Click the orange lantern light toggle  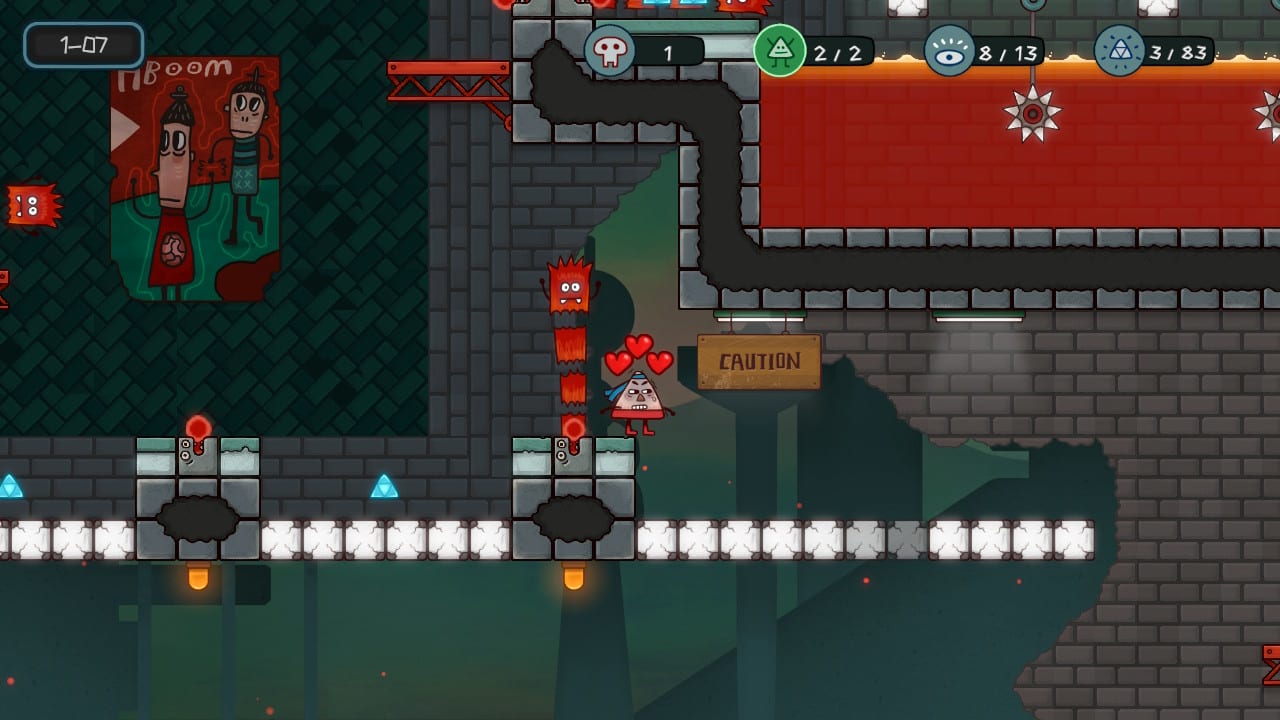click(x=196, y=578)
